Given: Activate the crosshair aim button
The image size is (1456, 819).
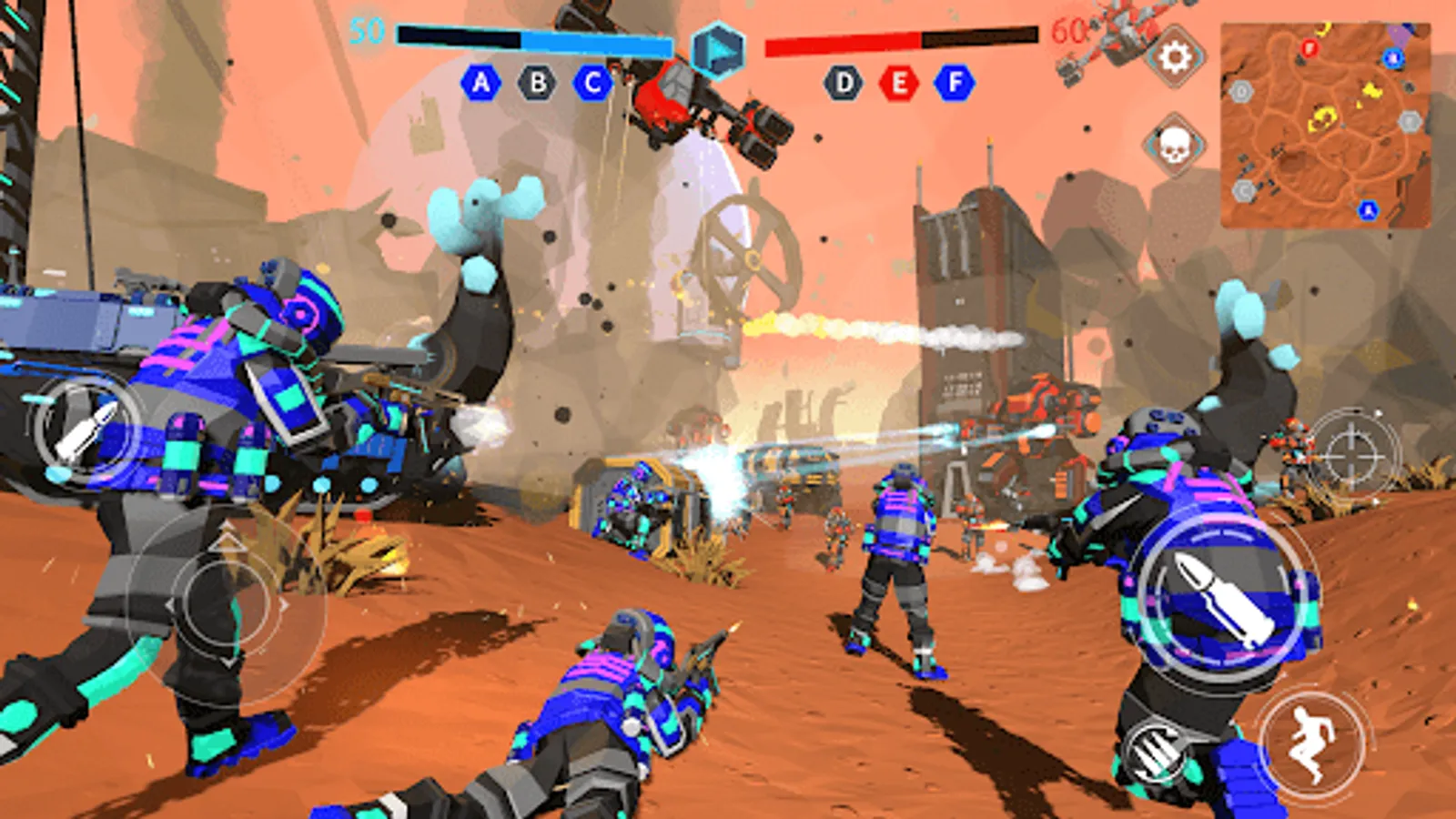Looking at the screenshot, I should pos(1352,453).
